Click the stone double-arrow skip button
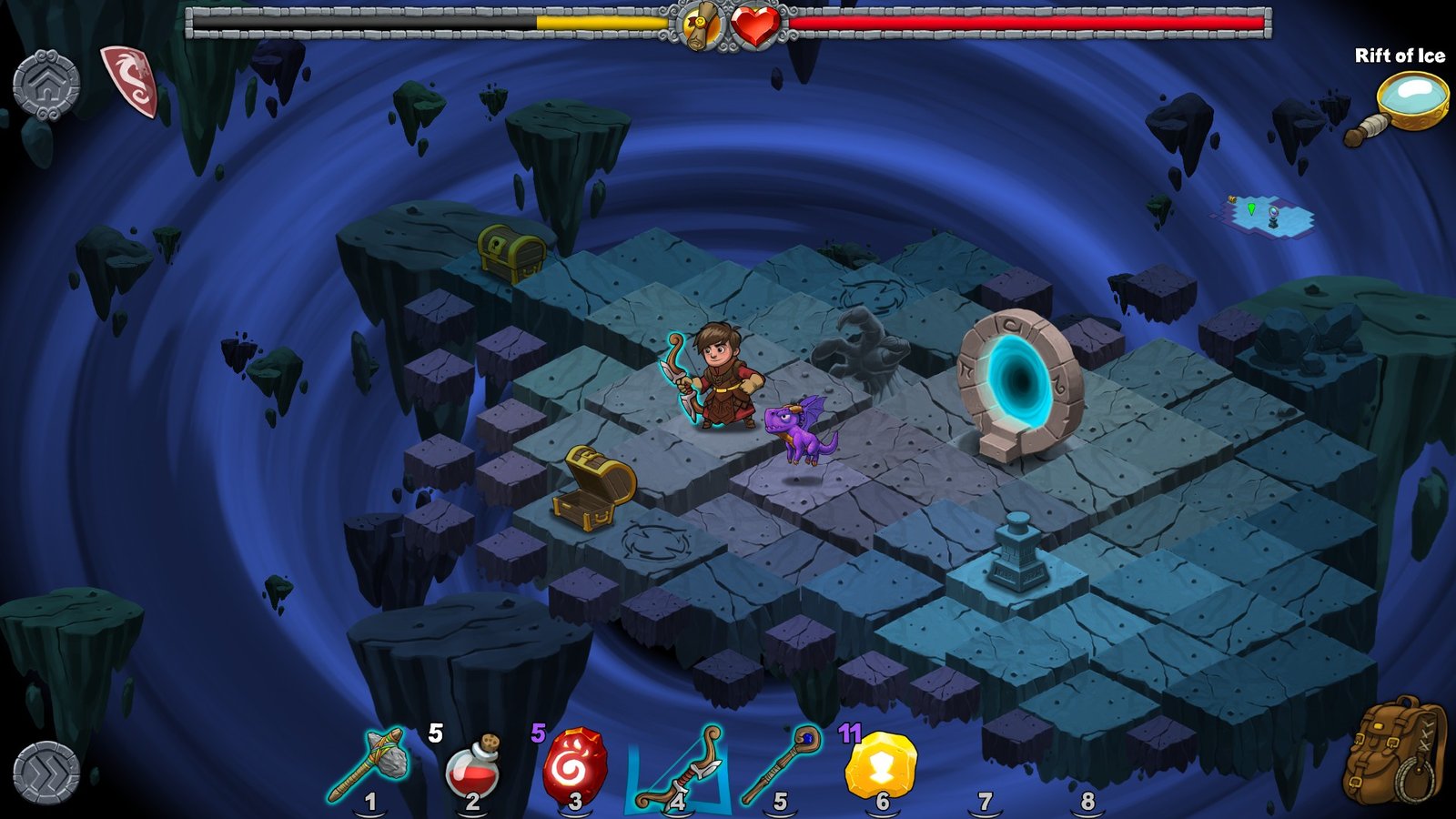 coord(46,773)
